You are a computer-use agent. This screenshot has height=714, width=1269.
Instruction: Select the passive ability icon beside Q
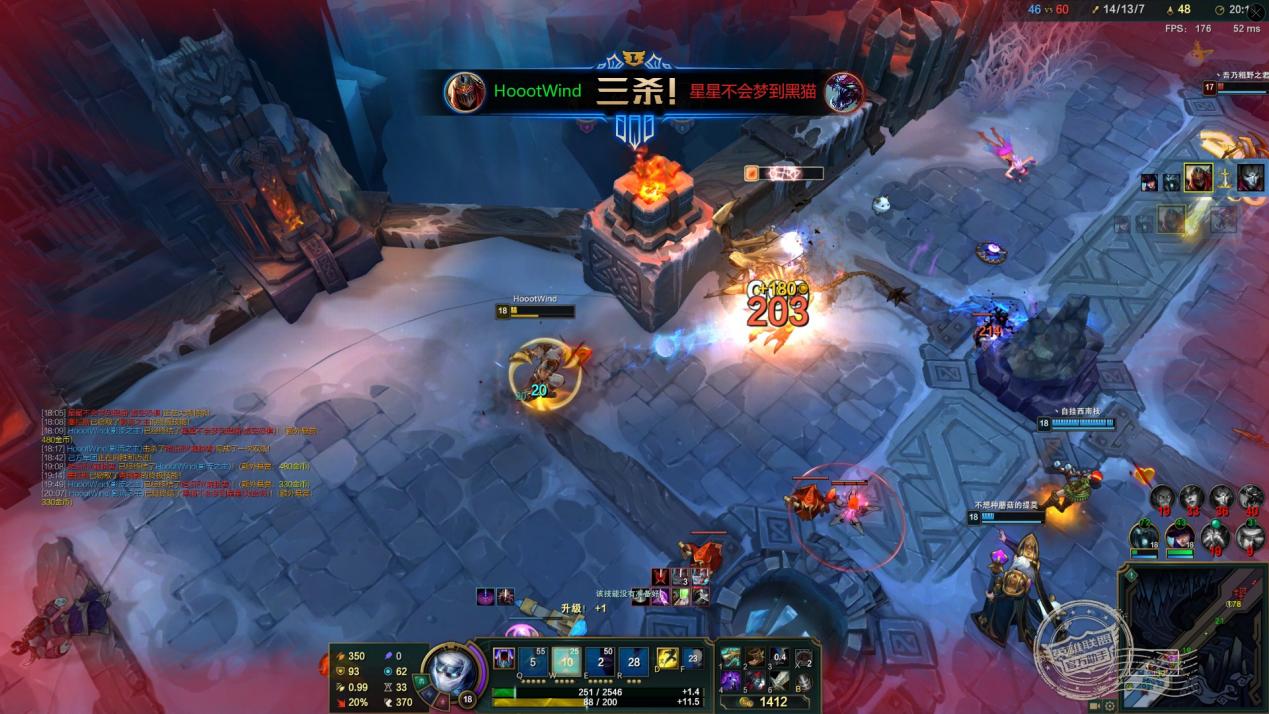(504, 658)
